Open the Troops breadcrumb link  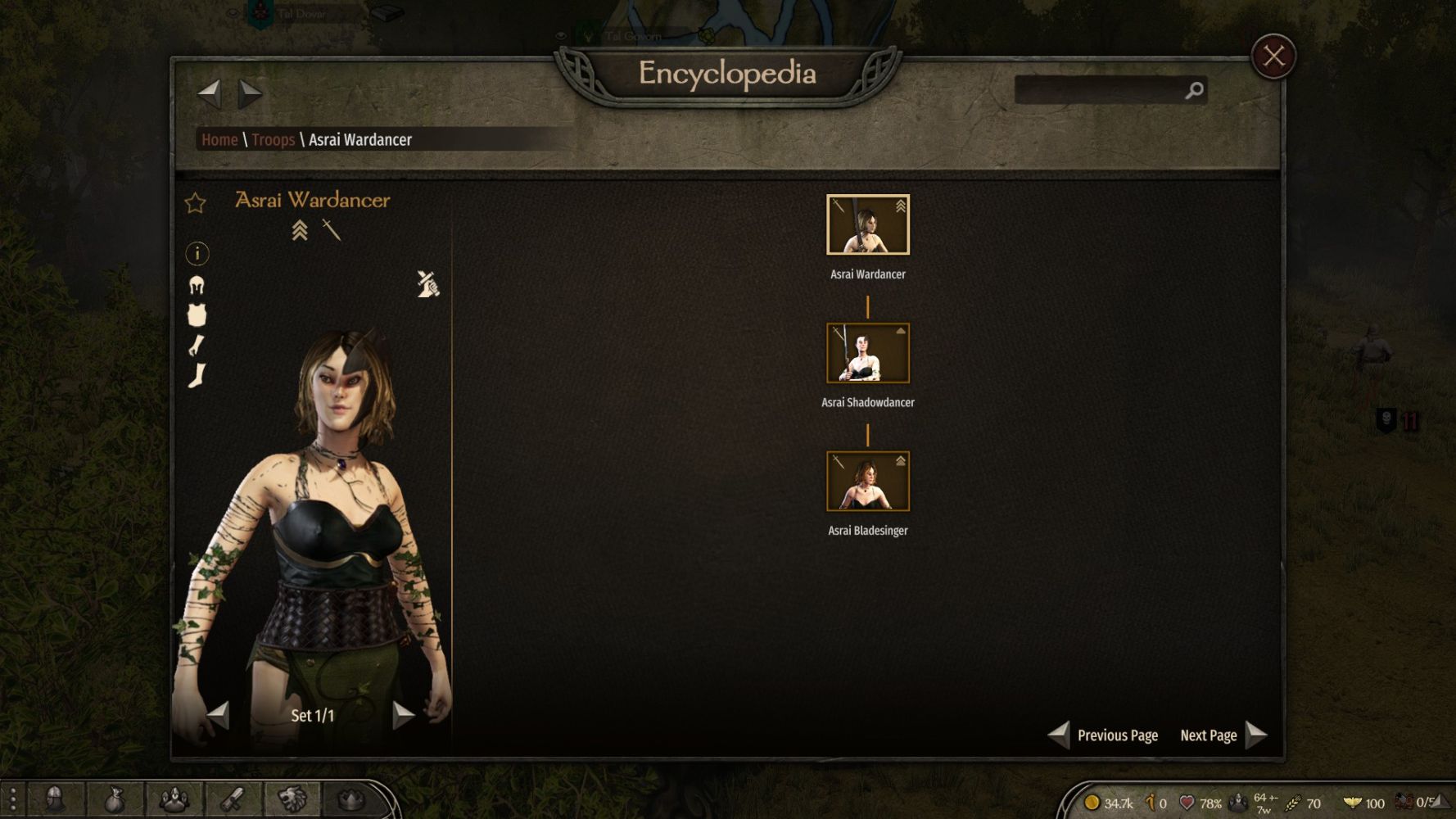pos(273,140)
